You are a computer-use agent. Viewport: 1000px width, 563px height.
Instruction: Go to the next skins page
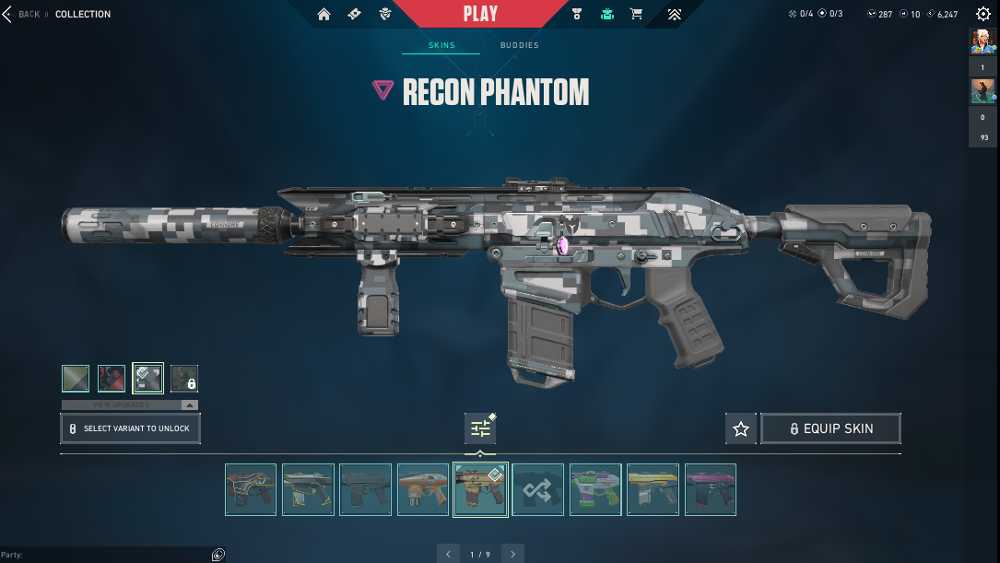pyautogui.click(x=513, y=553)
